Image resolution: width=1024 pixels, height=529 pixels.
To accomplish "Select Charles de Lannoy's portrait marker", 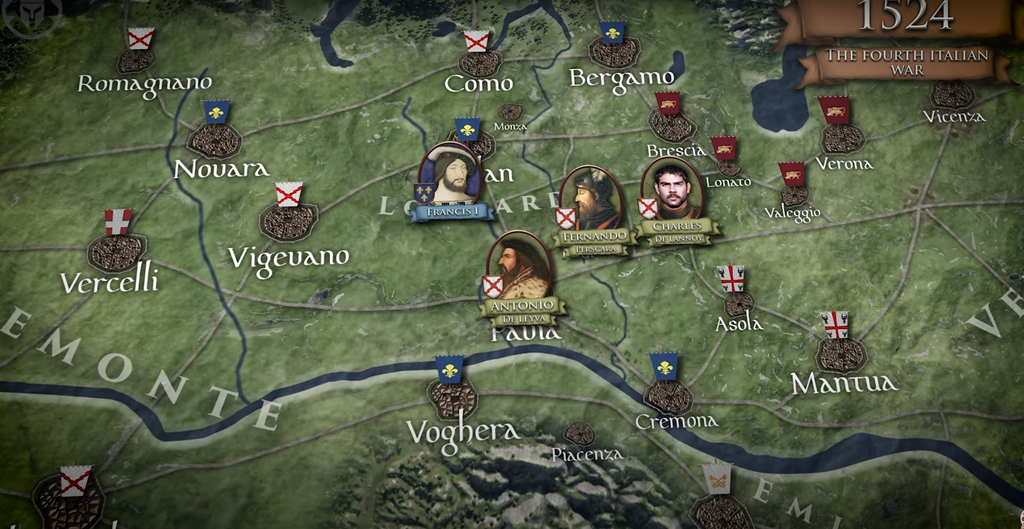I will point(672,189).
